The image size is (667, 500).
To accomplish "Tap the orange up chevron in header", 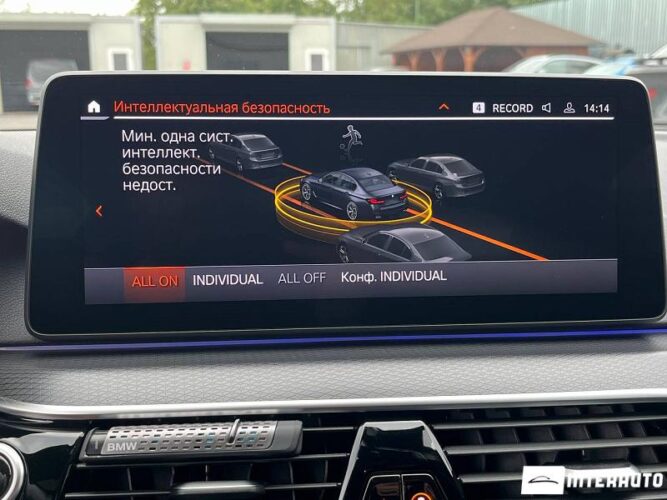I will [444, 107].
